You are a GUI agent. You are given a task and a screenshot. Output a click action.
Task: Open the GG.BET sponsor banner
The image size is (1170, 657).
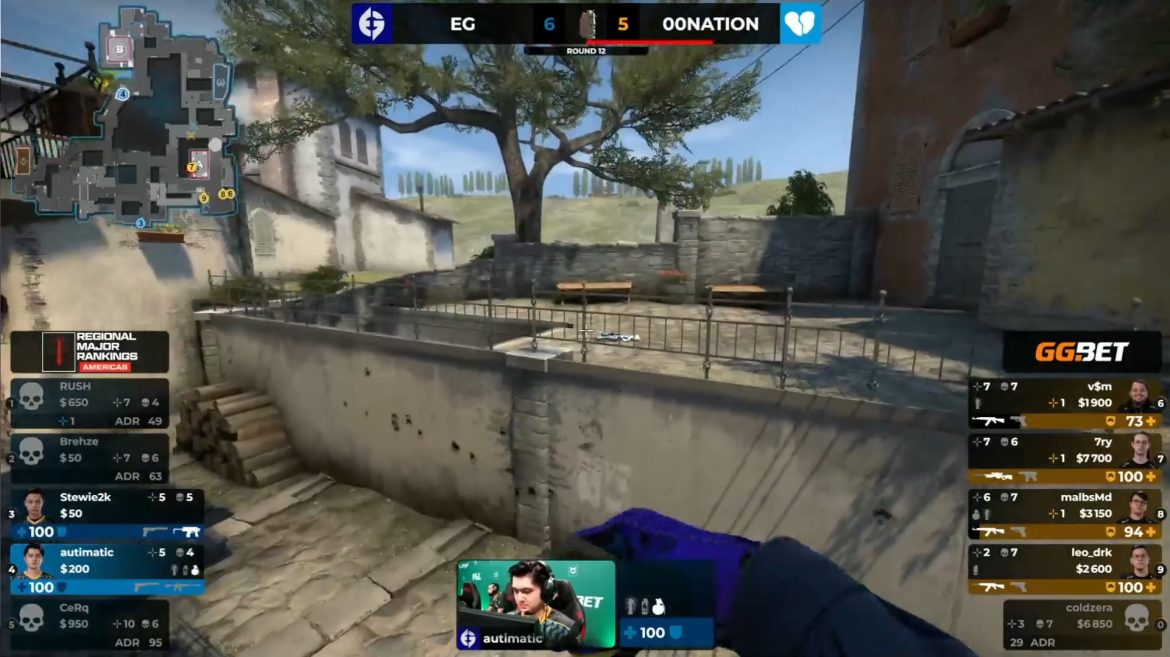[x=1082, y=351]
